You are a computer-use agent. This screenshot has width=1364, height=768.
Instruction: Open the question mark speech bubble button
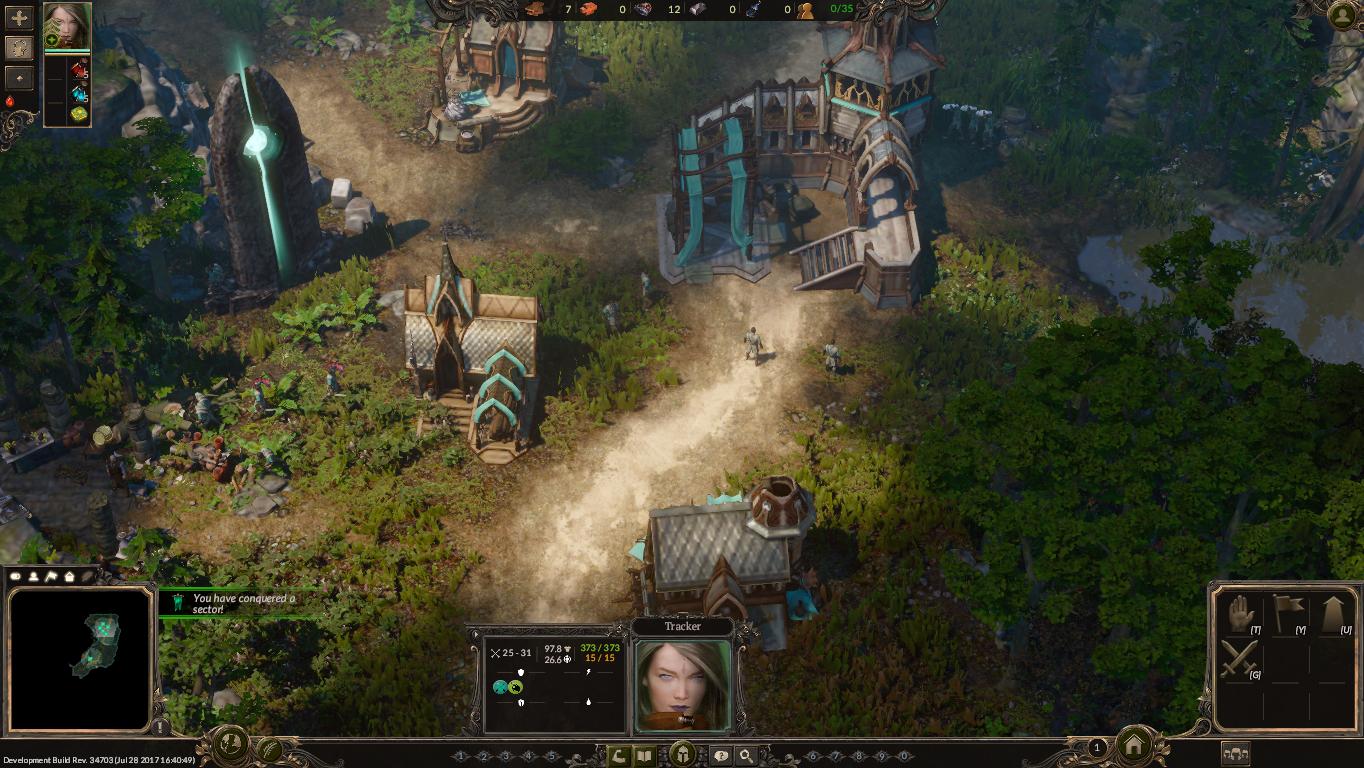pos(720,756)
